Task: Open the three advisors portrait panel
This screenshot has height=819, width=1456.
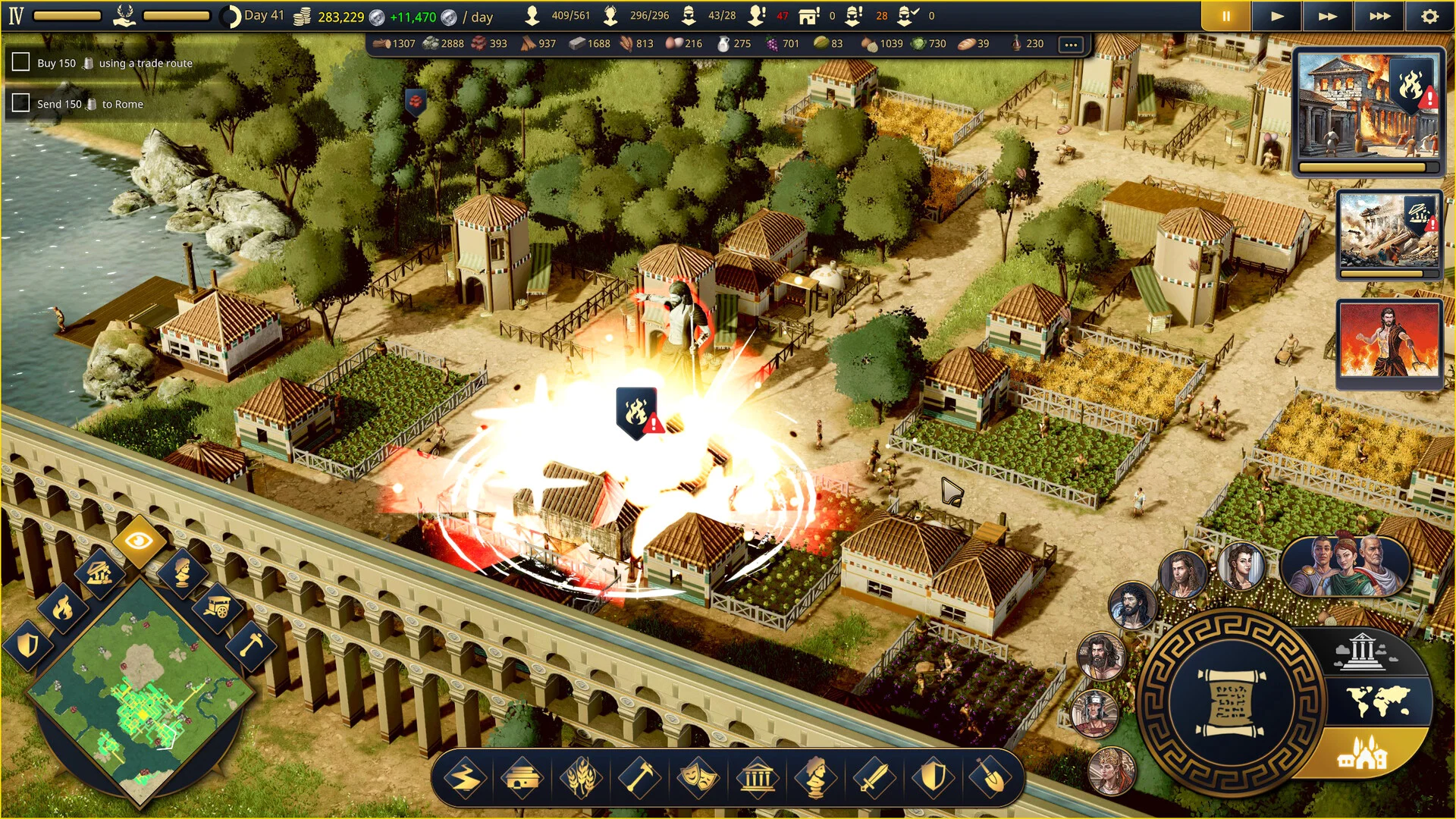Action: [1345, 566]
